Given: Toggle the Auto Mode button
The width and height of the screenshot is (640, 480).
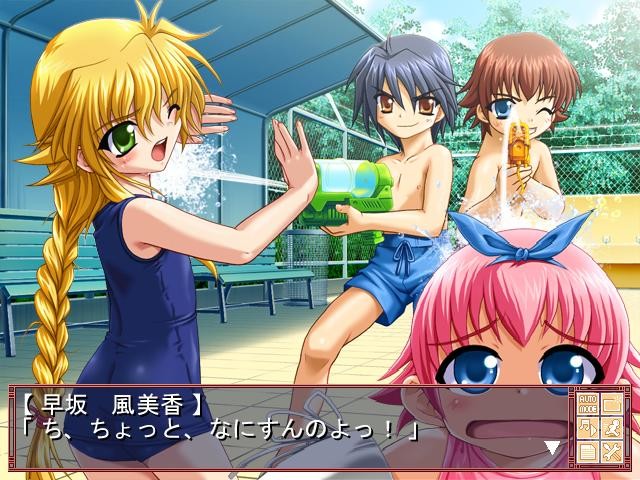Looking at the screenshot, I should pyautogui.click(x=586, y=405).
